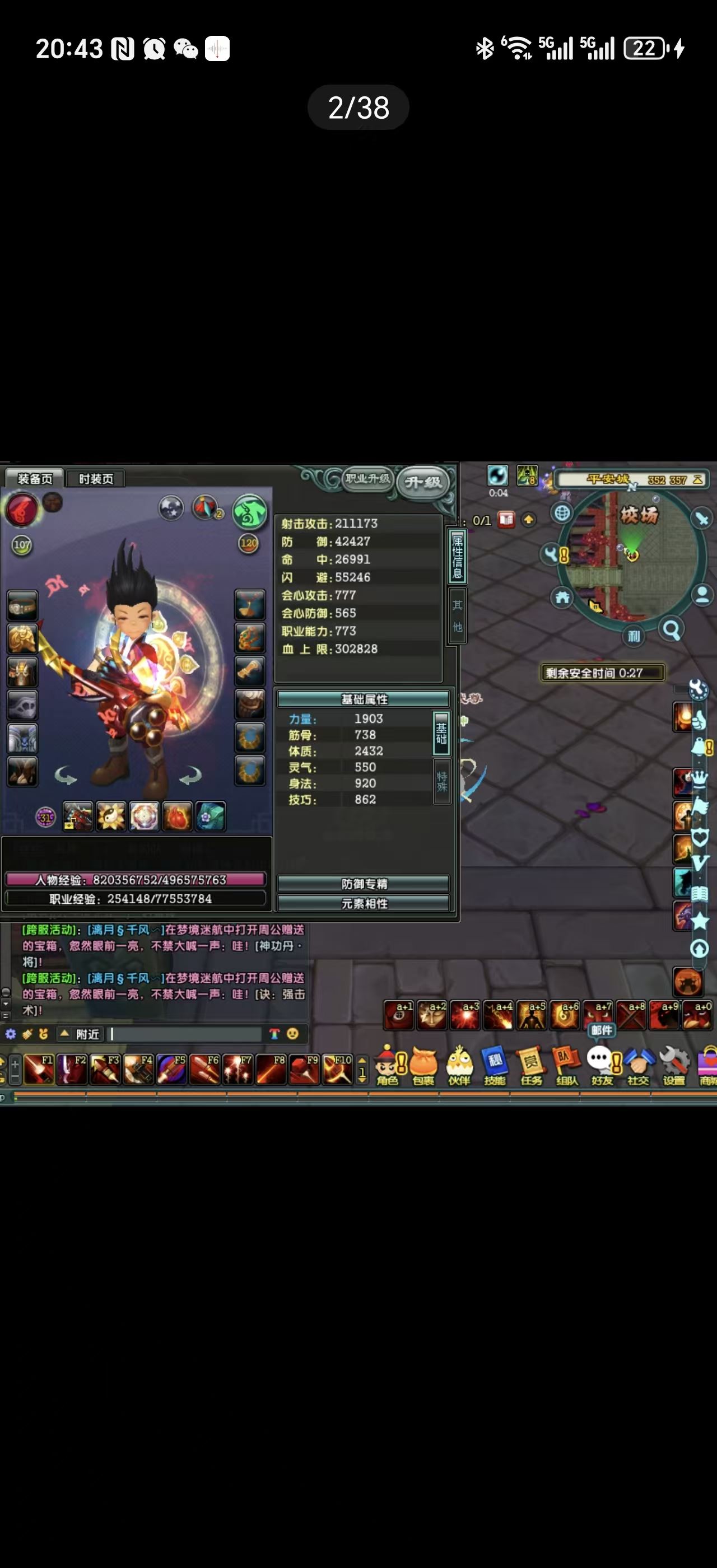Activate the F1 hotbar skill
The image size is (717, 1568).
click(x=40, y=1070)
